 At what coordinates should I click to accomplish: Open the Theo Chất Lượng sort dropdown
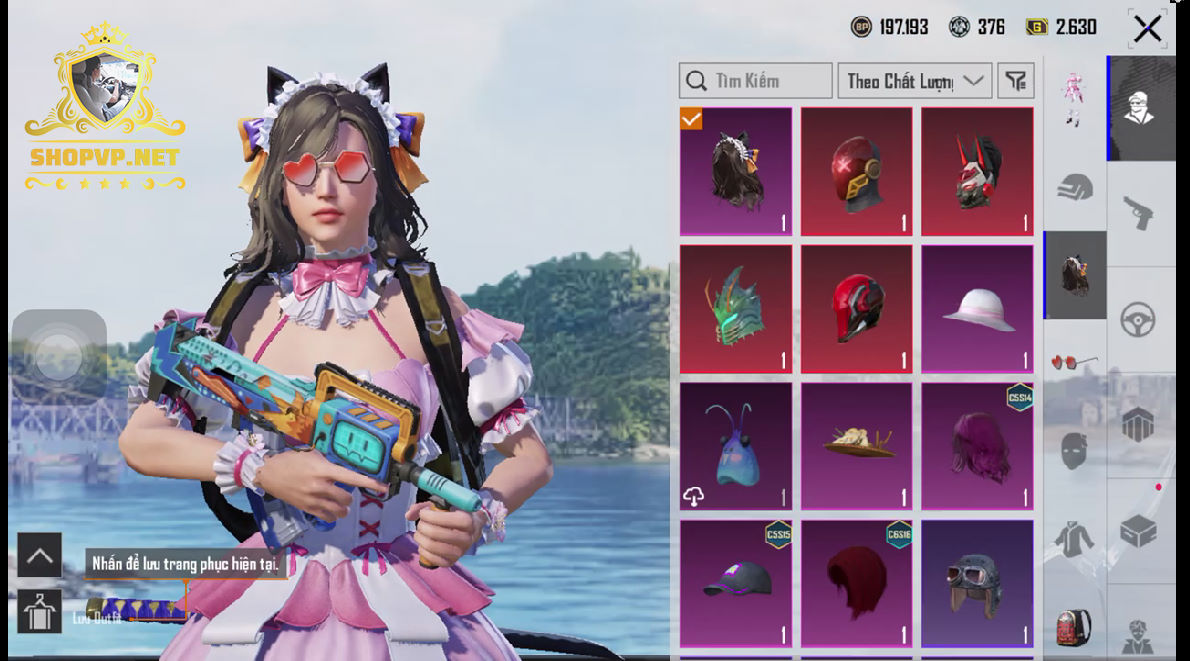[915, 81]
